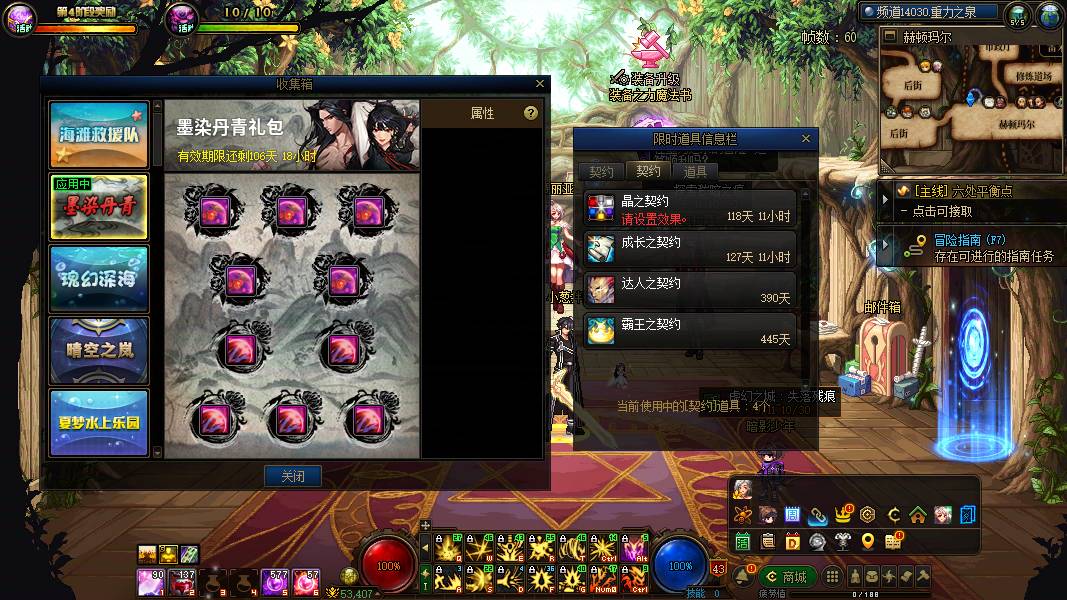This screenshot has width=1067, height=600.
Task: Select the 成长之契约 contract row
Action: [690, 249]
